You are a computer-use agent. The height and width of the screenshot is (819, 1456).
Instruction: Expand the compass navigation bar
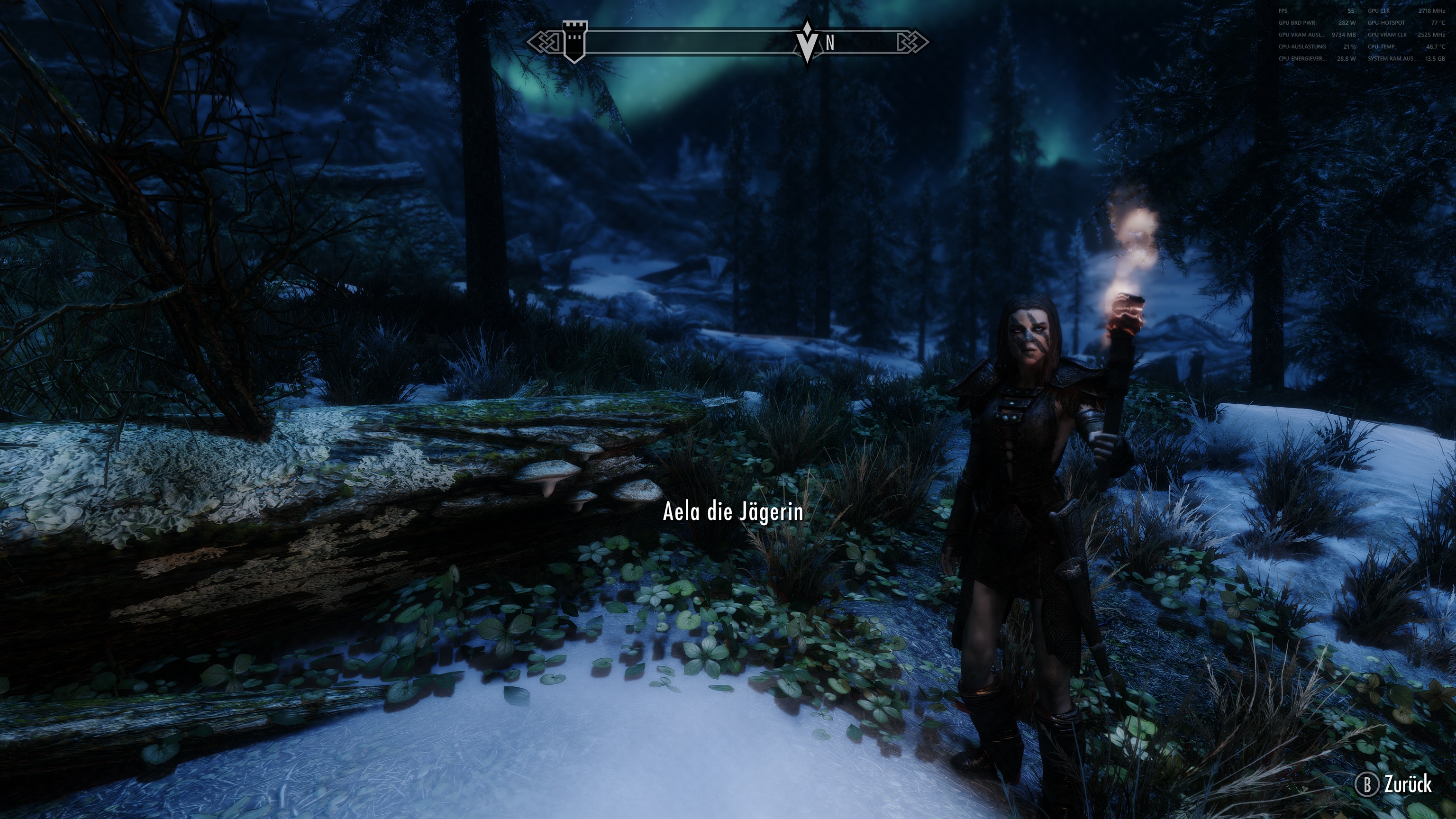pos(729,41)
